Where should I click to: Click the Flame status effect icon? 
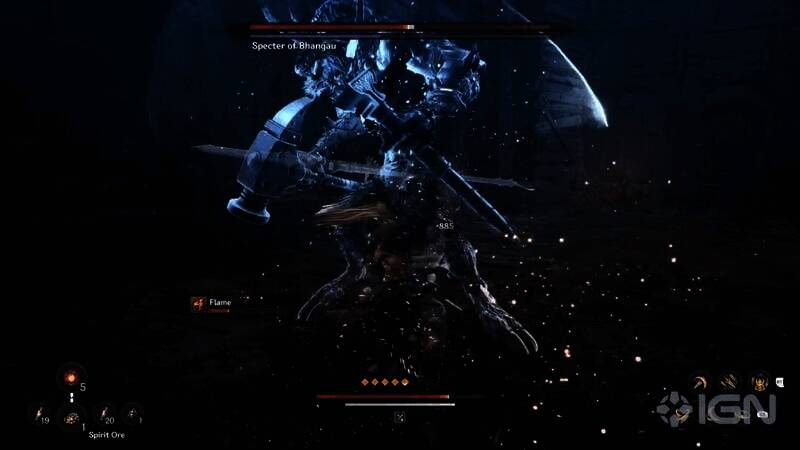point(198,303)
